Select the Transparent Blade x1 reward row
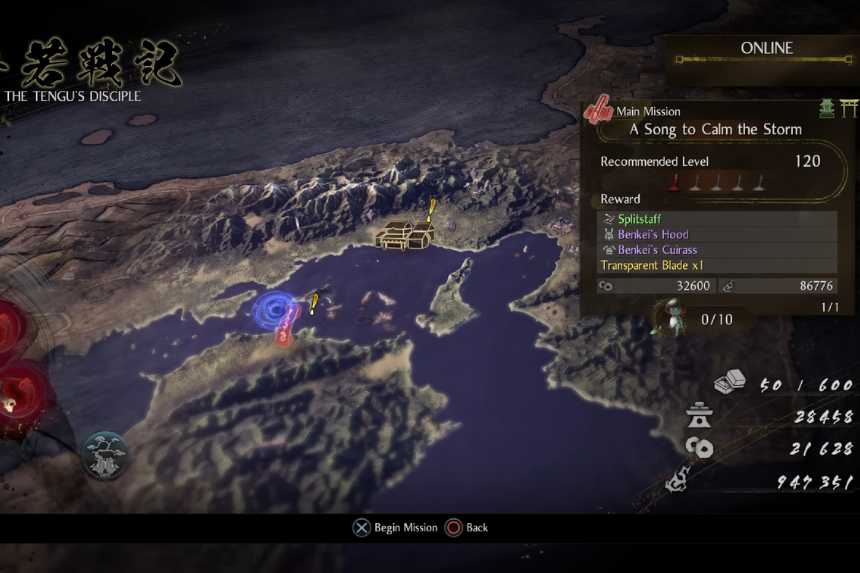860x573 pixels. click(x=717, y=266)
